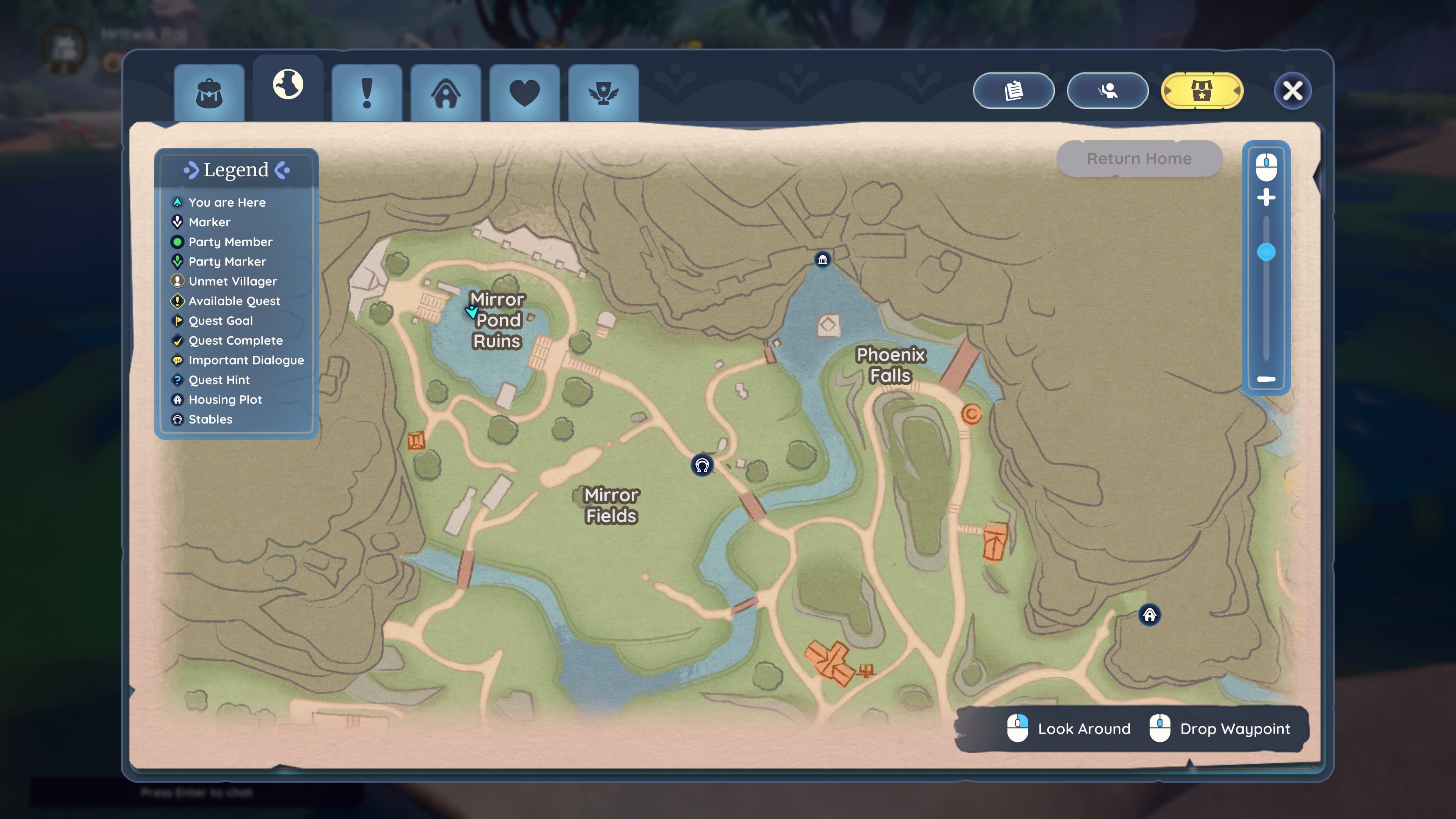Open the yellow premium store ticket icon
1456x819 pixels.
coord(1202,91)
